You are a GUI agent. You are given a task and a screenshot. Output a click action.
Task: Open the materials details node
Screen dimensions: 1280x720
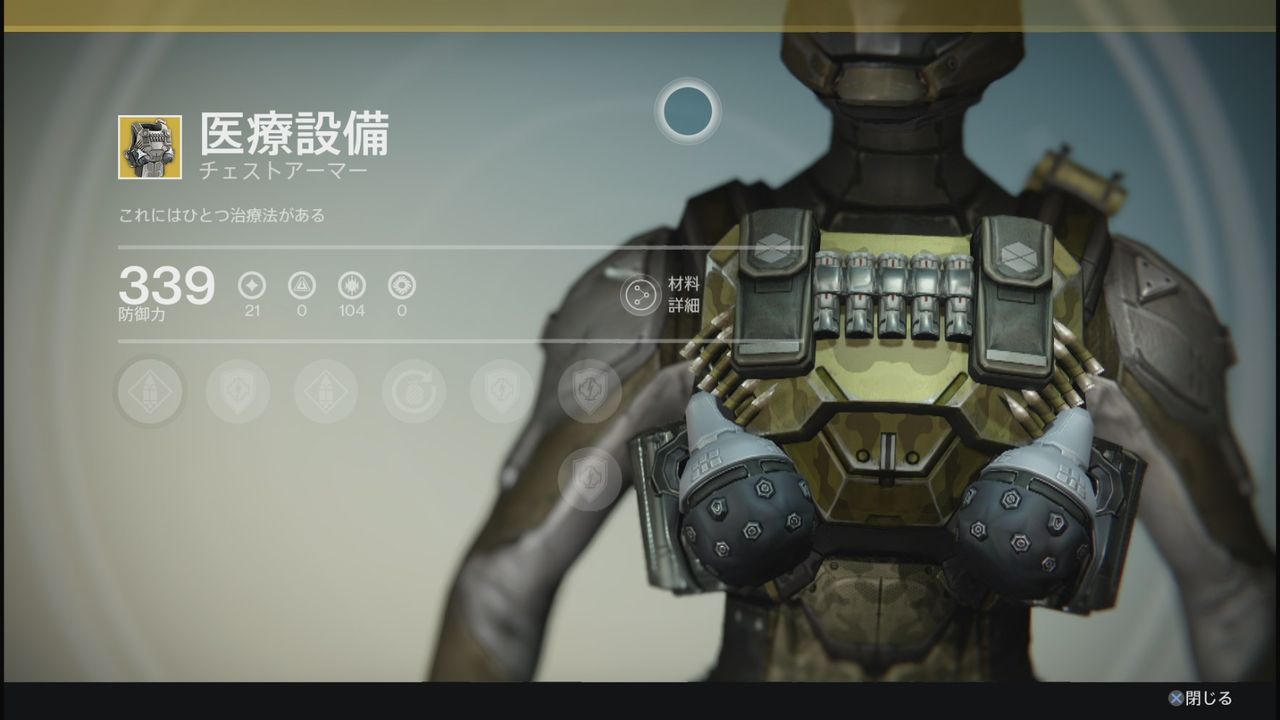[640, 295]
